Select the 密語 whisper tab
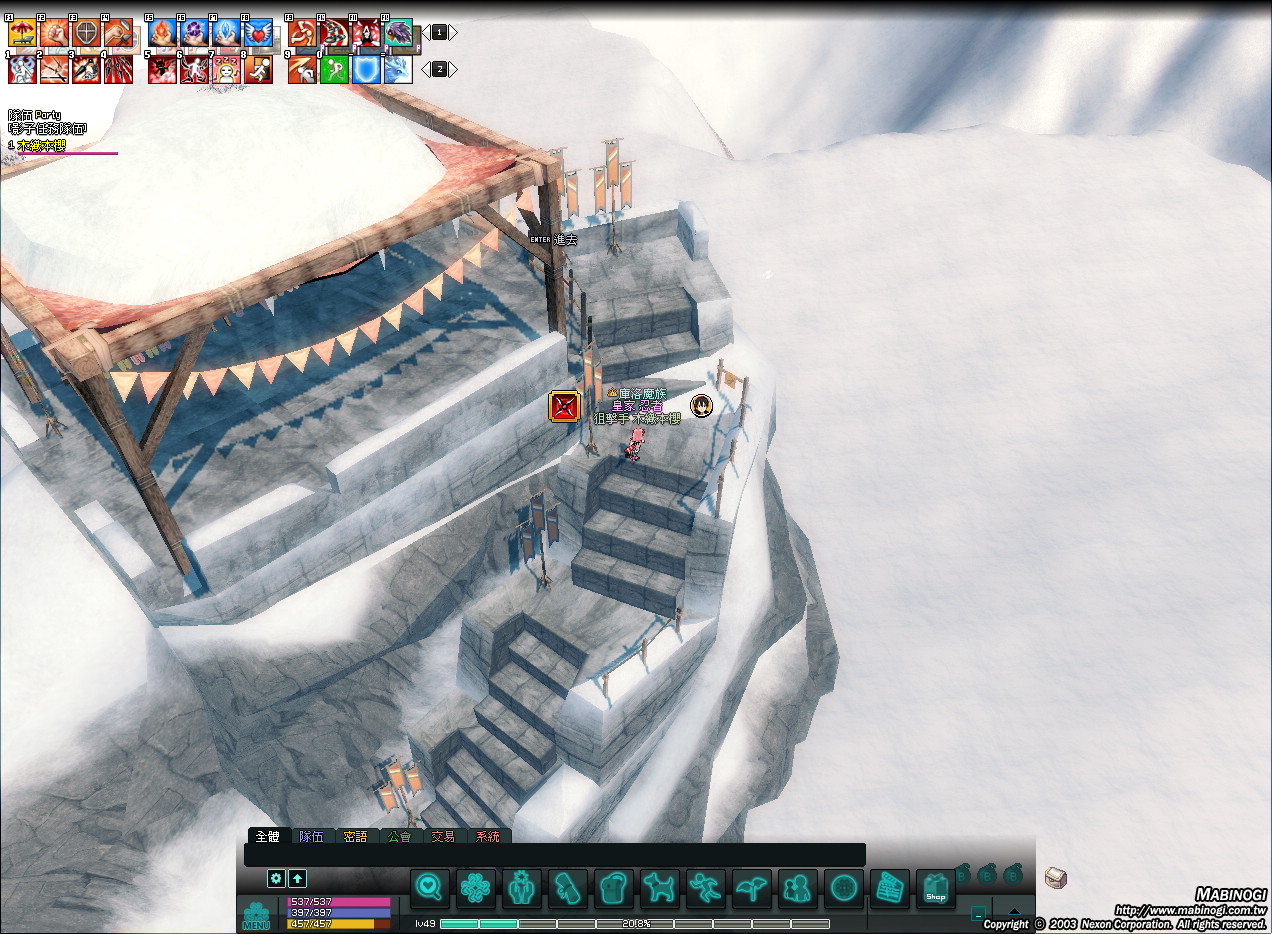This screenshot has width=1272, height=934. tap(355, 837)
